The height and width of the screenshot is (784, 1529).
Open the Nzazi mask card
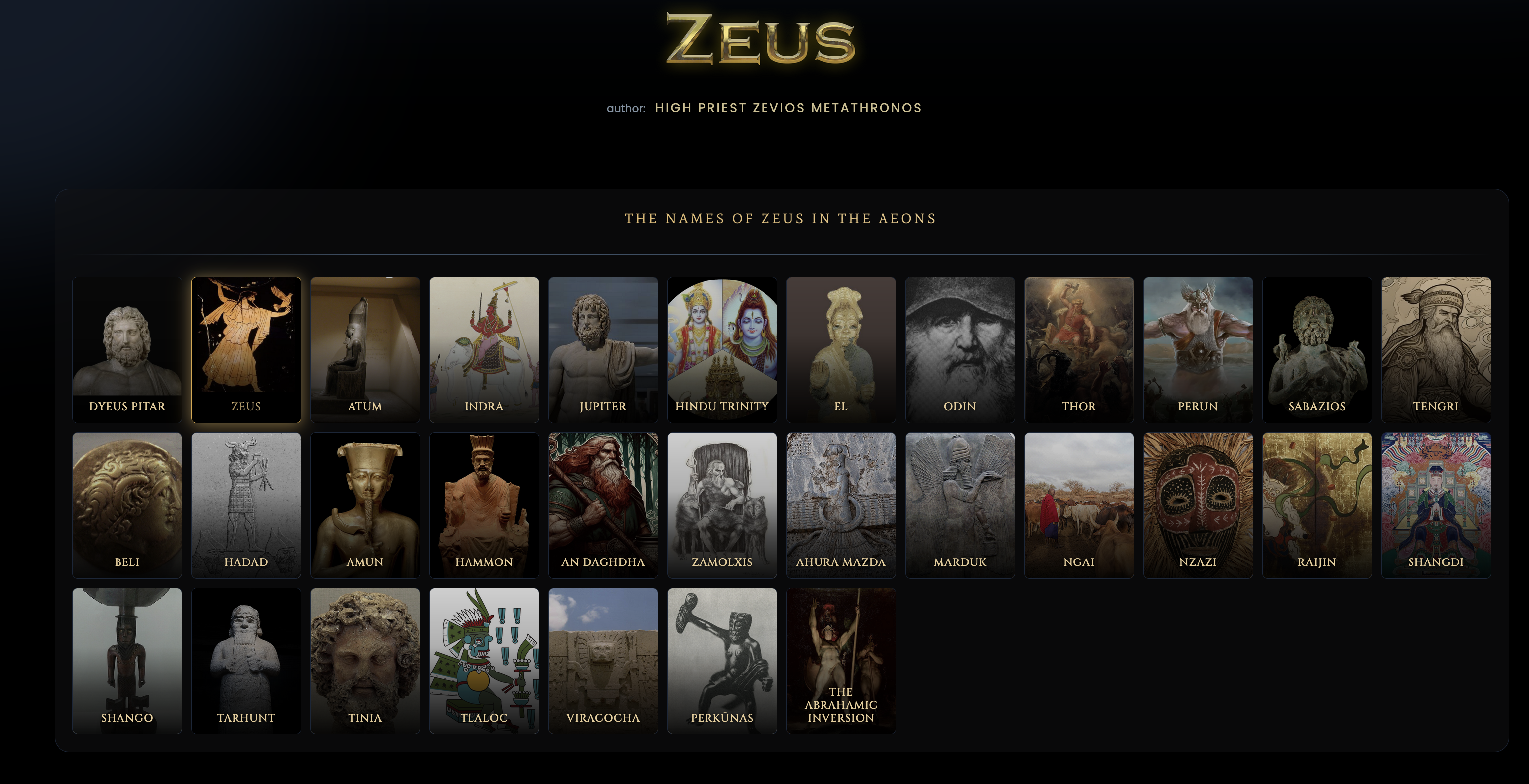(1198, 505)
